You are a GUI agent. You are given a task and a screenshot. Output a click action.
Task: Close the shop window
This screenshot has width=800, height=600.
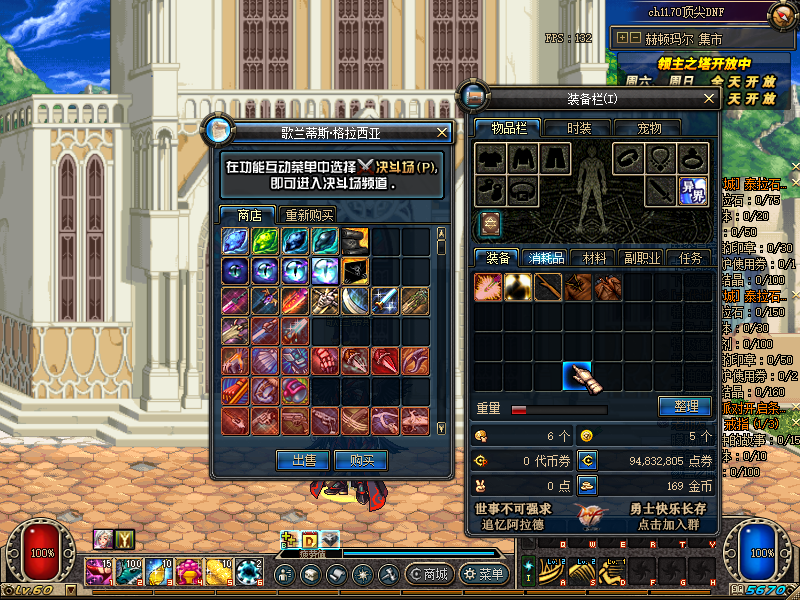click(x=442, y=132)
